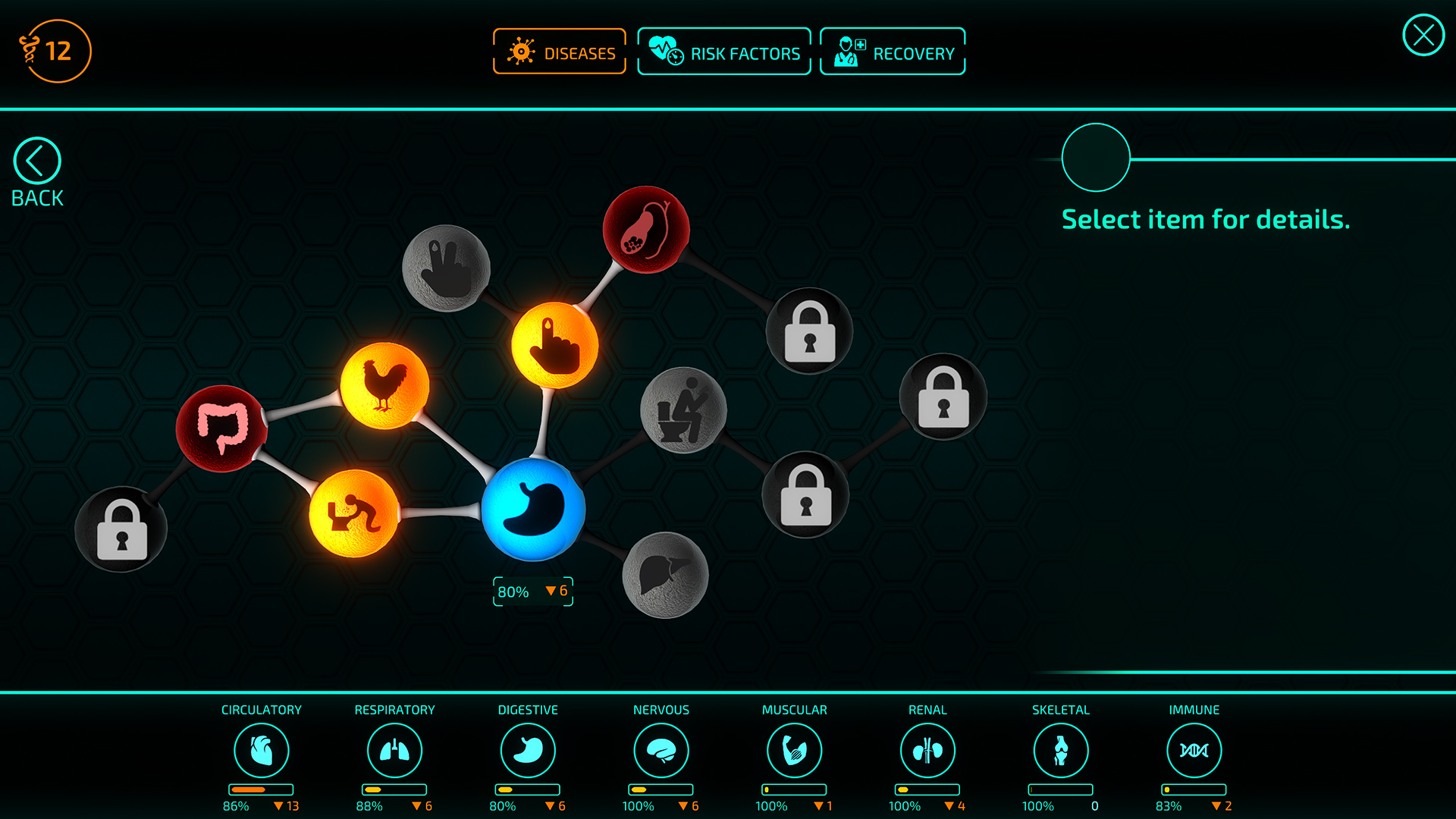Viewport: 1456px width, 819px height.
Task: Click the Digestive system progress bar
Action: (528, 790)
